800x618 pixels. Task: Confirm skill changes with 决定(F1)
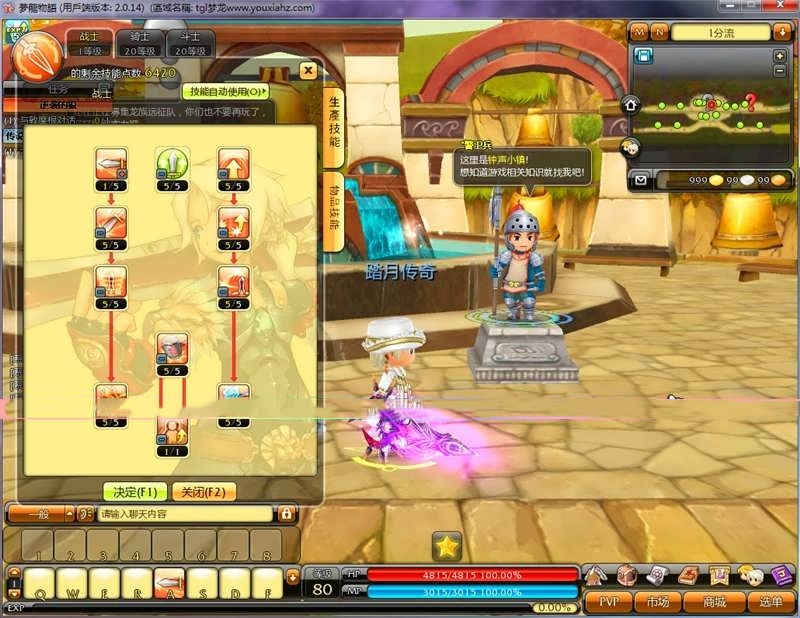click(133, 492)
